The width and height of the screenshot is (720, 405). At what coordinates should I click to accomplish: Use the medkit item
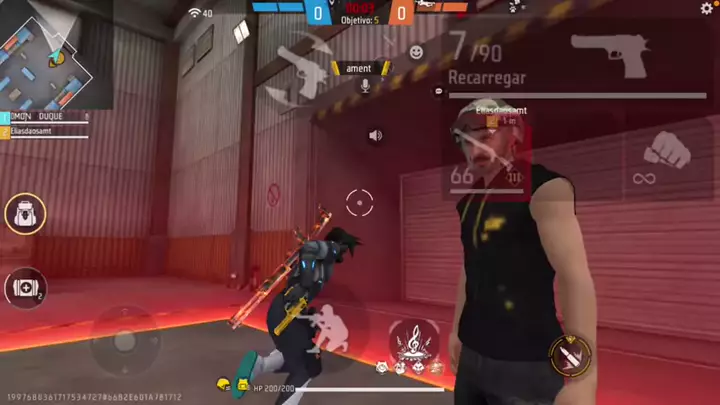click(24, 287)
